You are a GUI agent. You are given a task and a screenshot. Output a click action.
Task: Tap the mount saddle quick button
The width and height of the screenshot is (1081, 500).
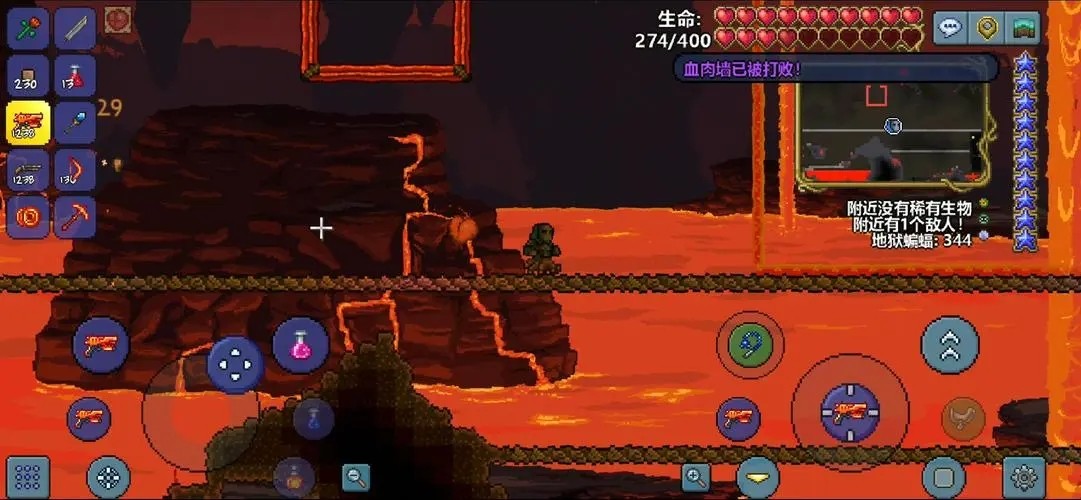click(963, 418)
